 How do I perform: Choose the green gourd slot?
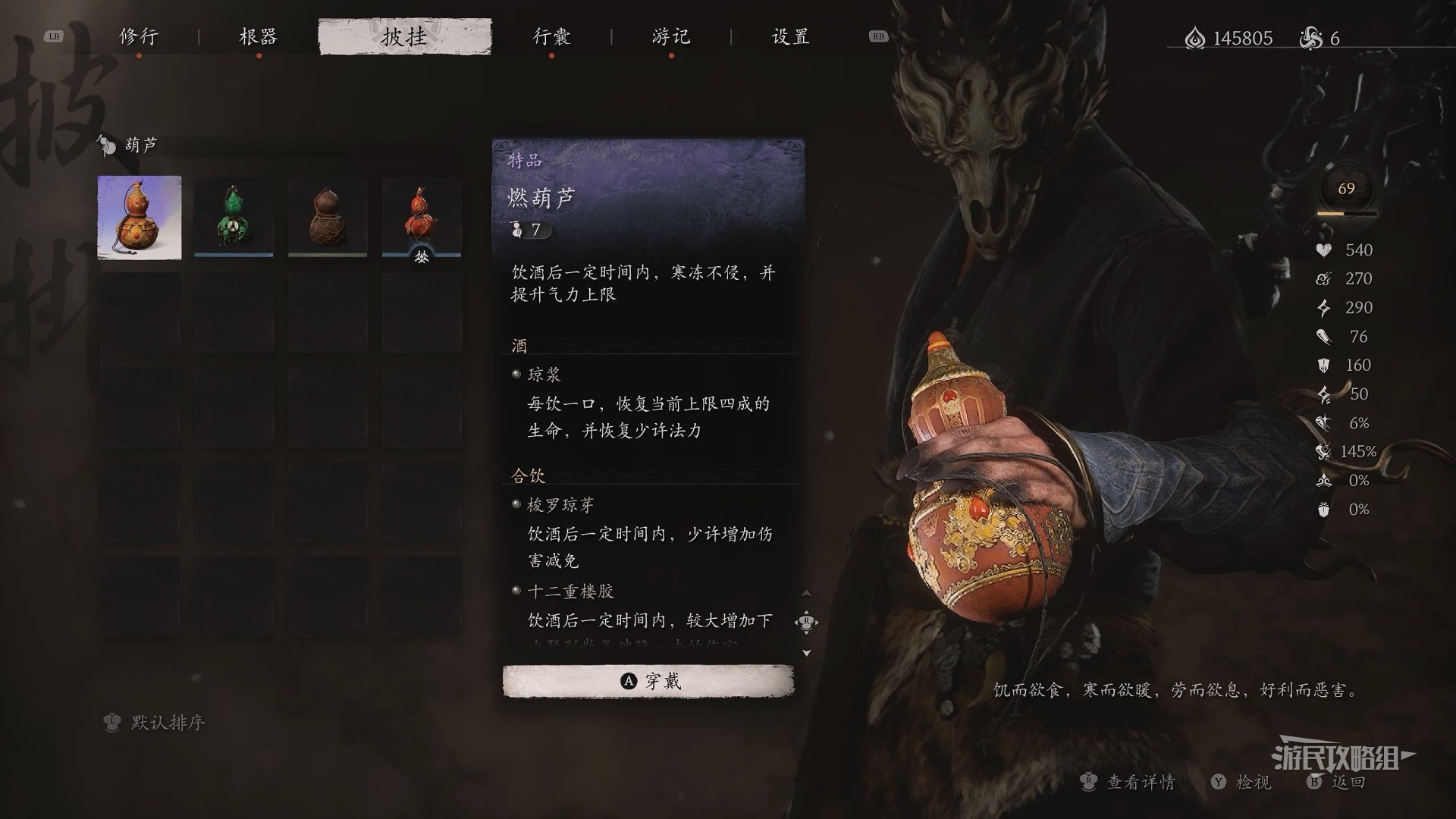click(x=234, y=218)
